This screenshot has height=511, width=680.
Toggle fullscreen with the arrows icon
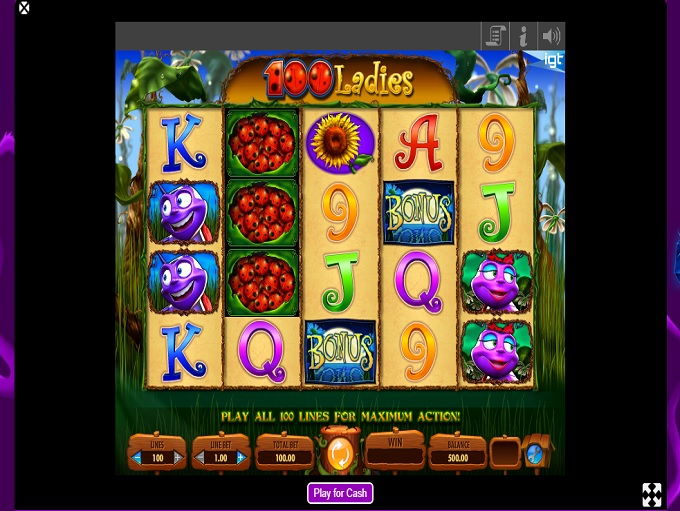click(x=652, y=494)
